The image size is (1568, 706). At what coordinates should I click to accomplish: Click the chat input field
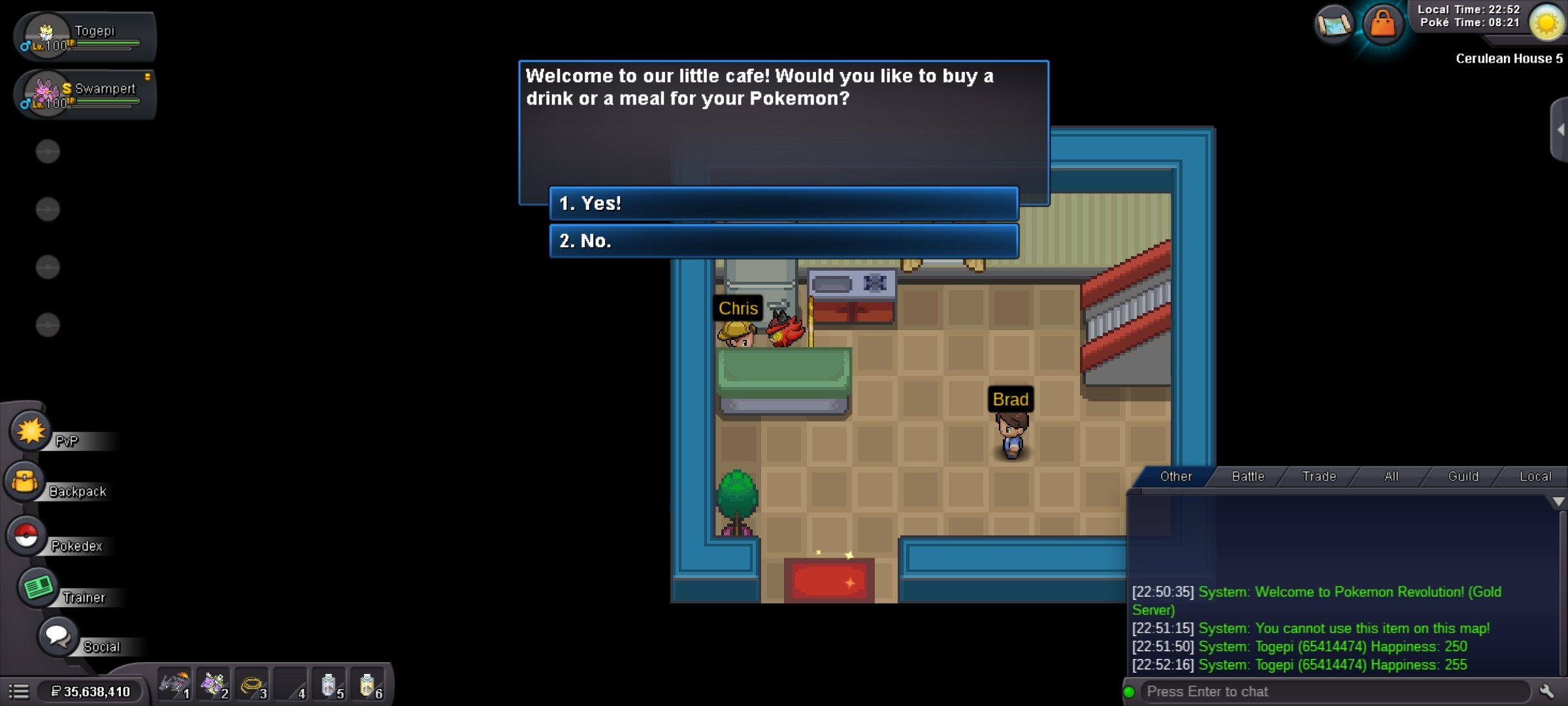[x=1333, y=692]
